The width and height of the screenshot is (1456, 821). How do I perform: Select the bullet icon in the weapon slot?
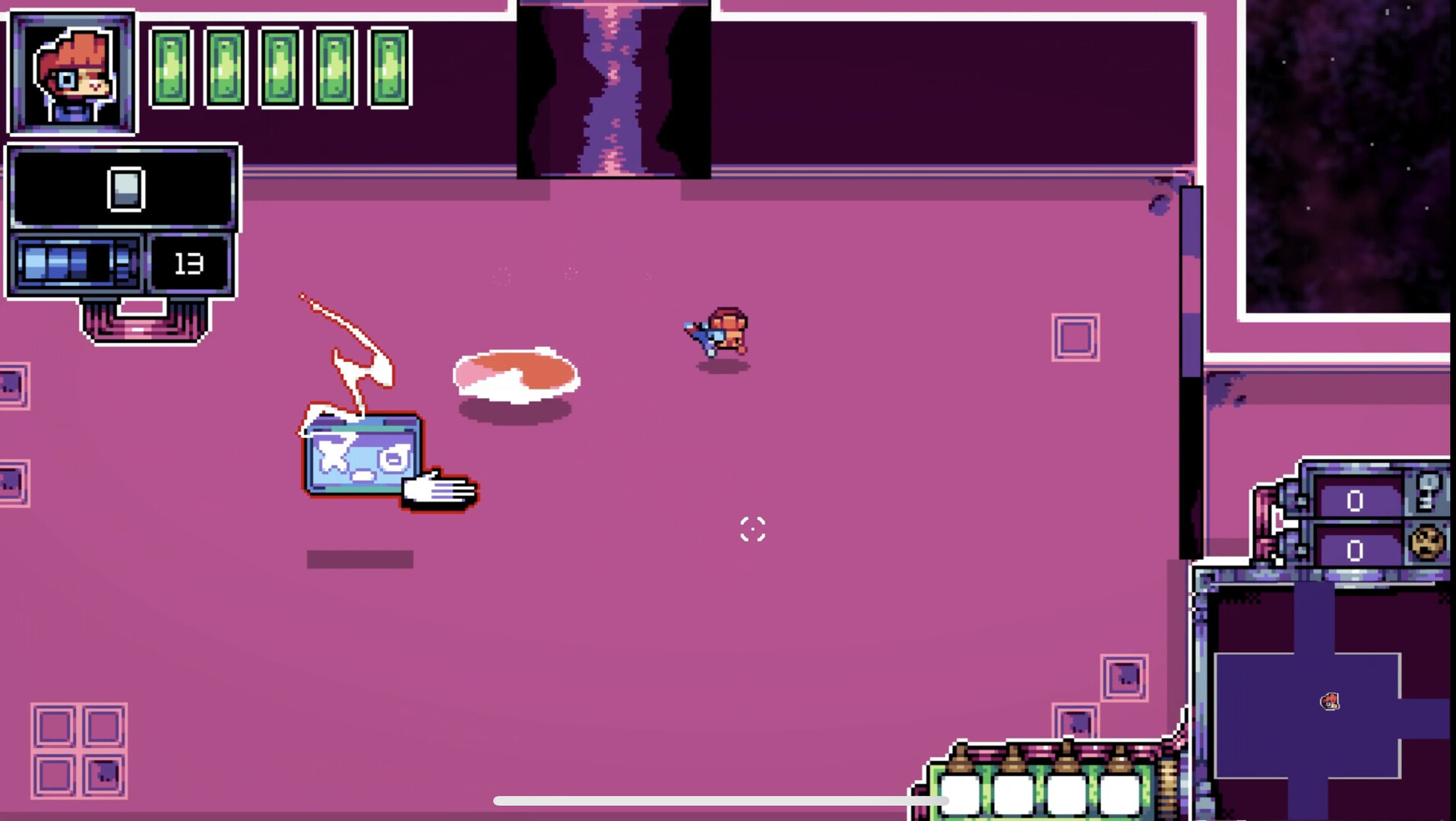125,189
